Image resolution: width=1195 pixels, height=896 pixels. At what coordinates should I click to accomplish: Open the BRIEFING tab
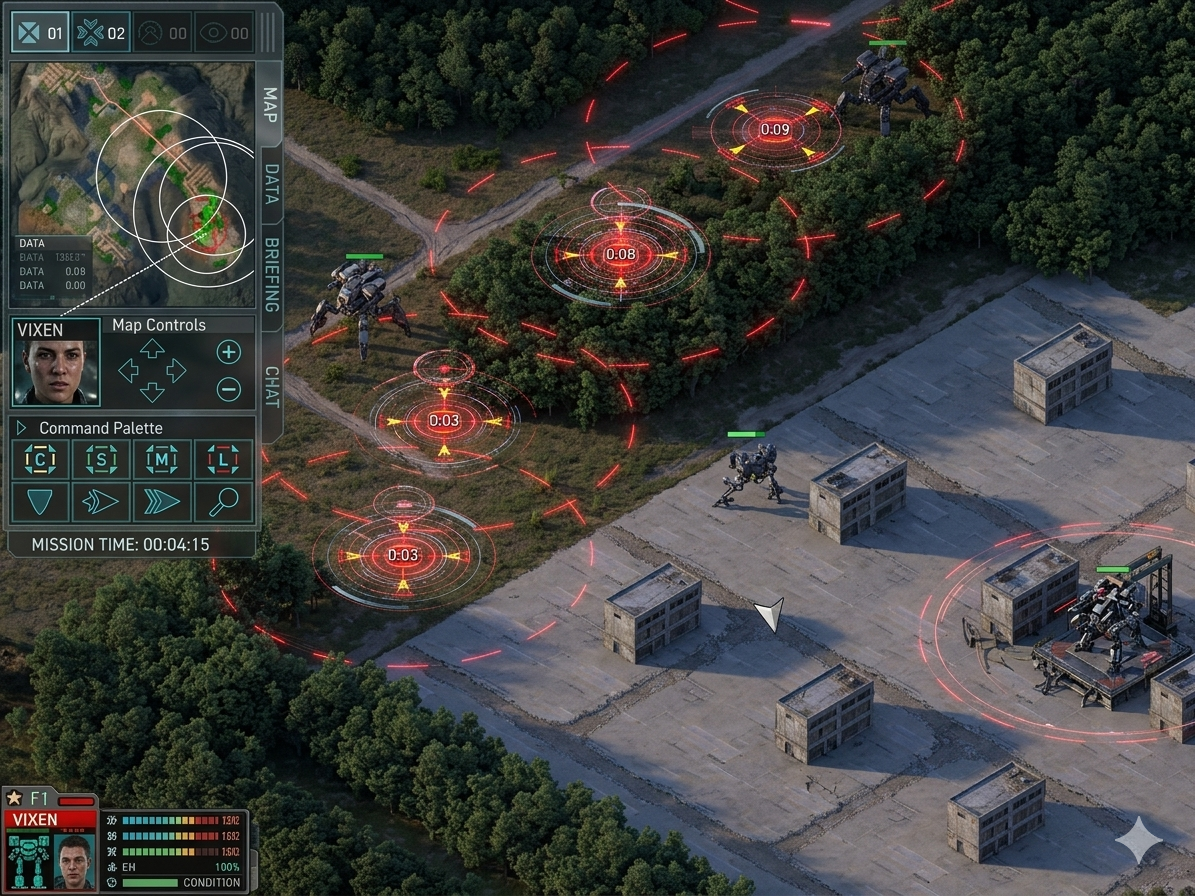click(x=271, y=275)
